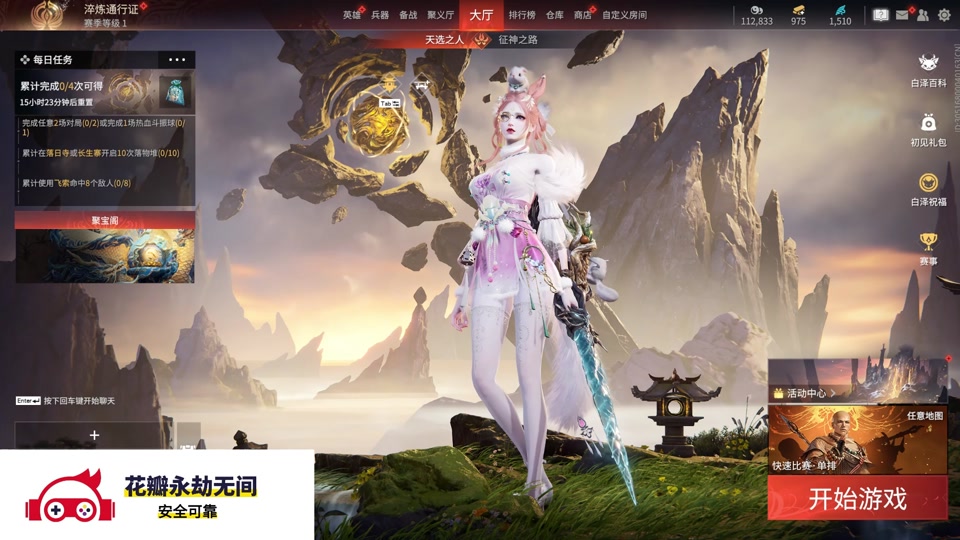Open the 英雄 heroes menu

click(x=352, y=15)
